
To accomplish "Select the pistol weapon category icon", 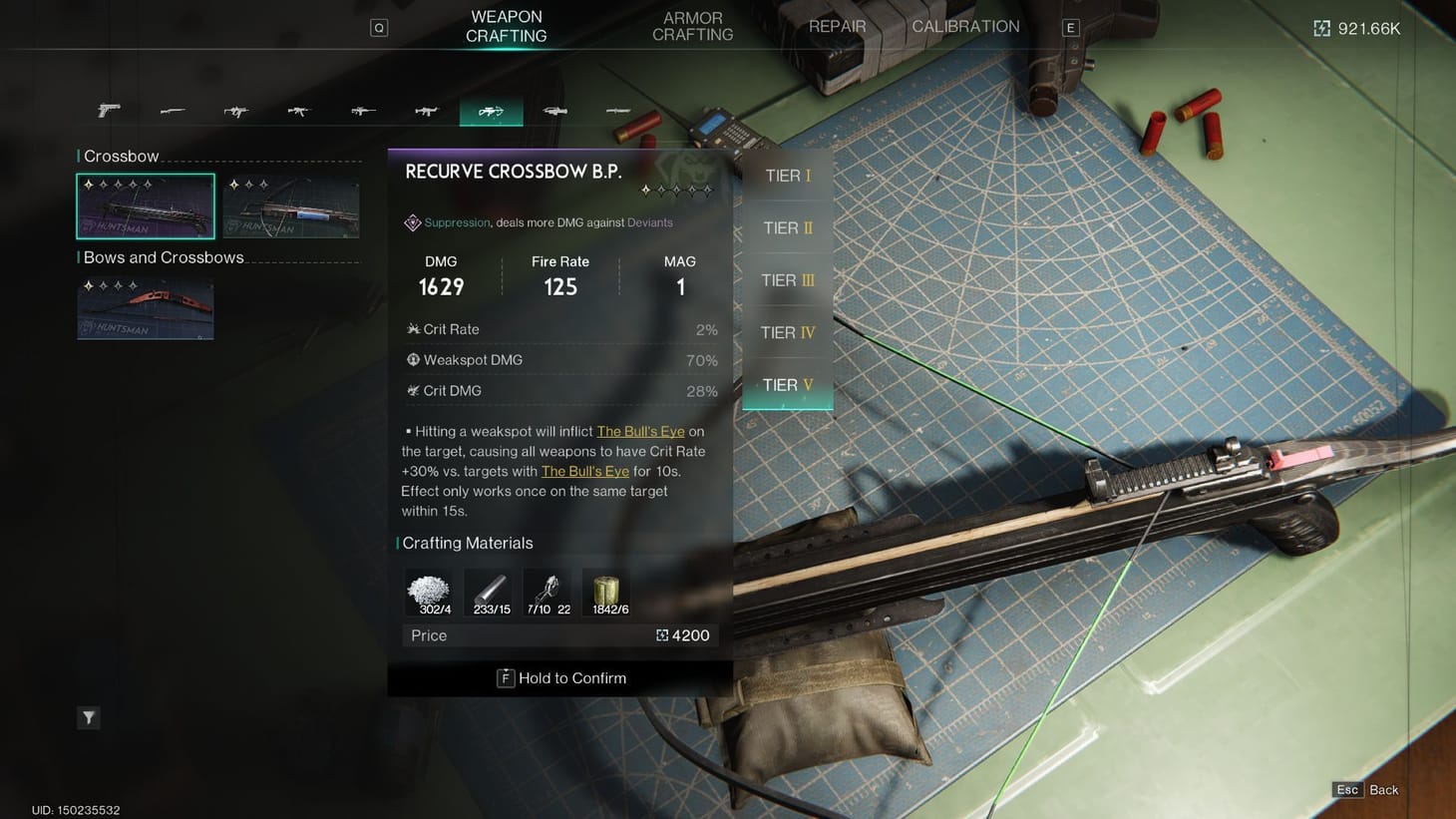I will click(108, 110).
